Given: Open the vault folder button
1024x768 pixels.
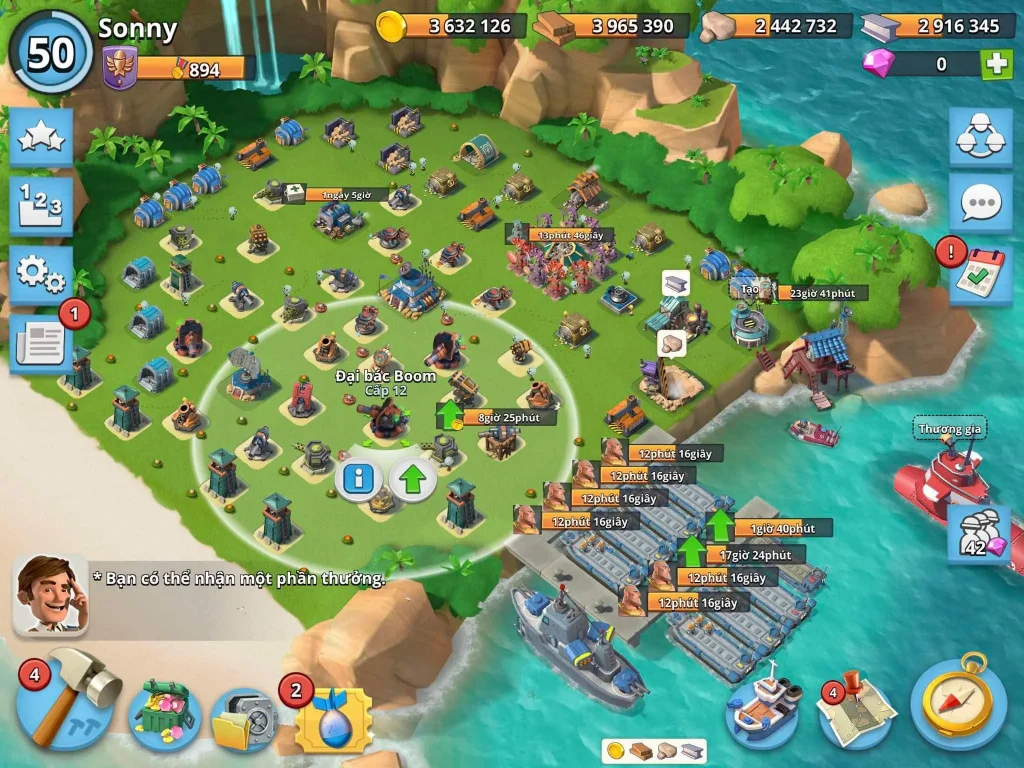Looking at the screenshot, I should [243, 719].
